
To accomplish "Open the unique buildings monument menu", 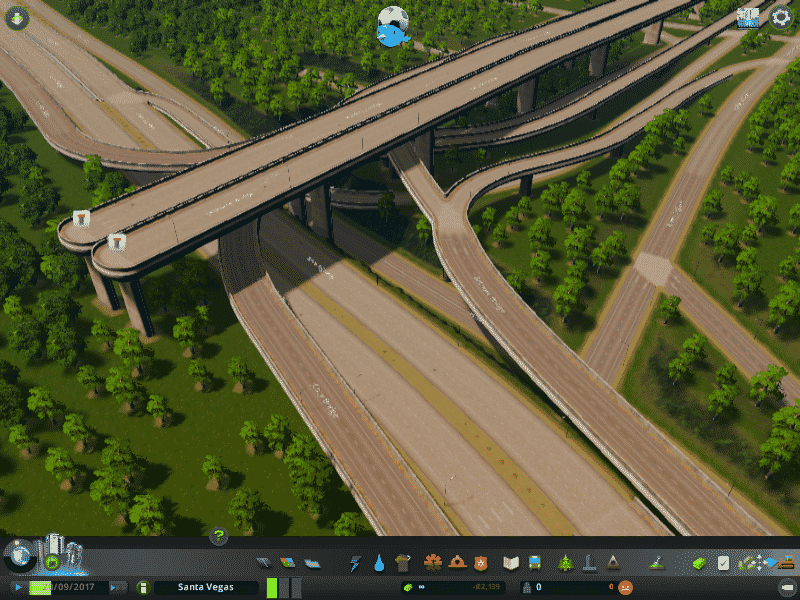I will (590, 563).
